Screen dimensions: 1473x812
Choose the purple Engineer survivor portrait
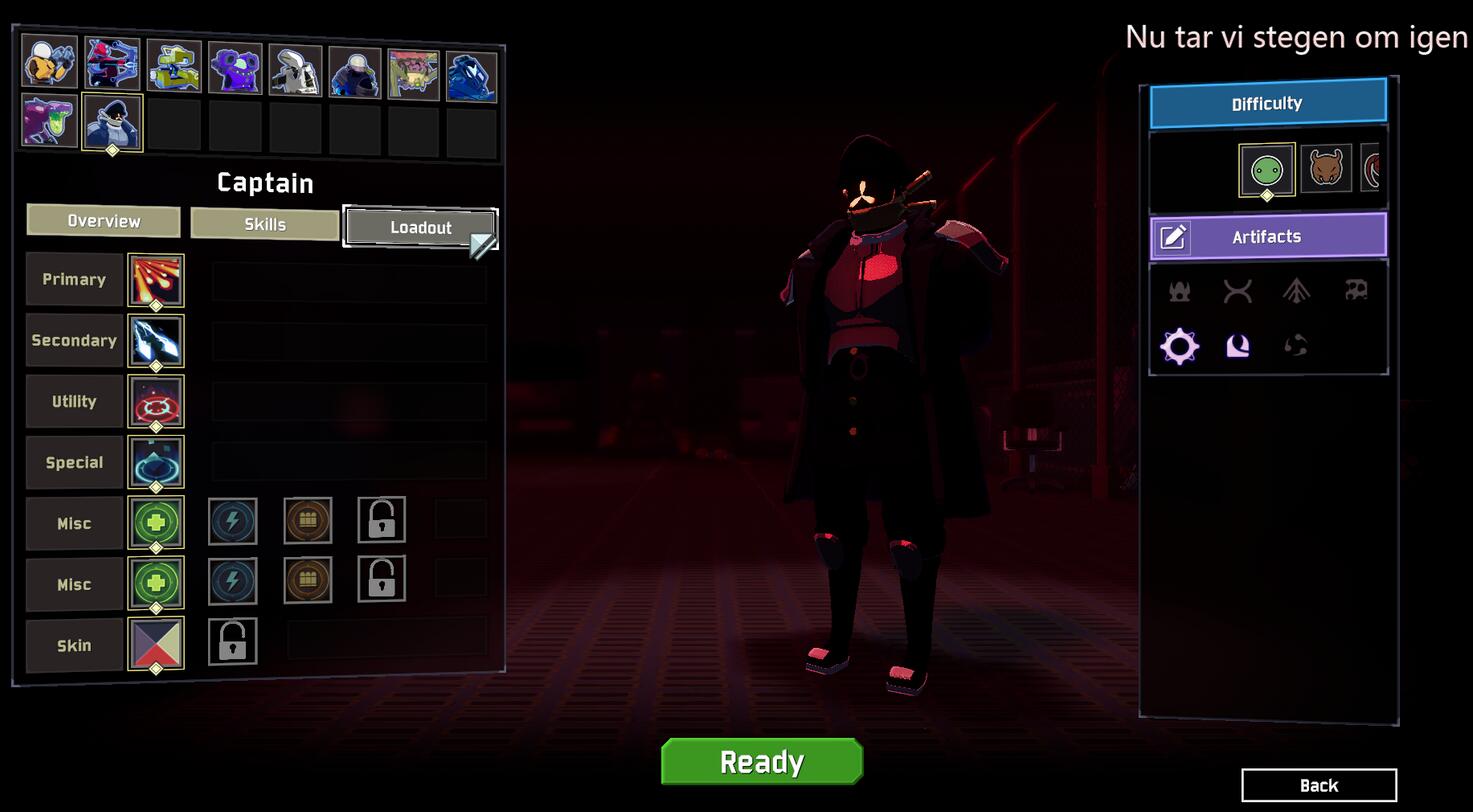click(235, 69)
